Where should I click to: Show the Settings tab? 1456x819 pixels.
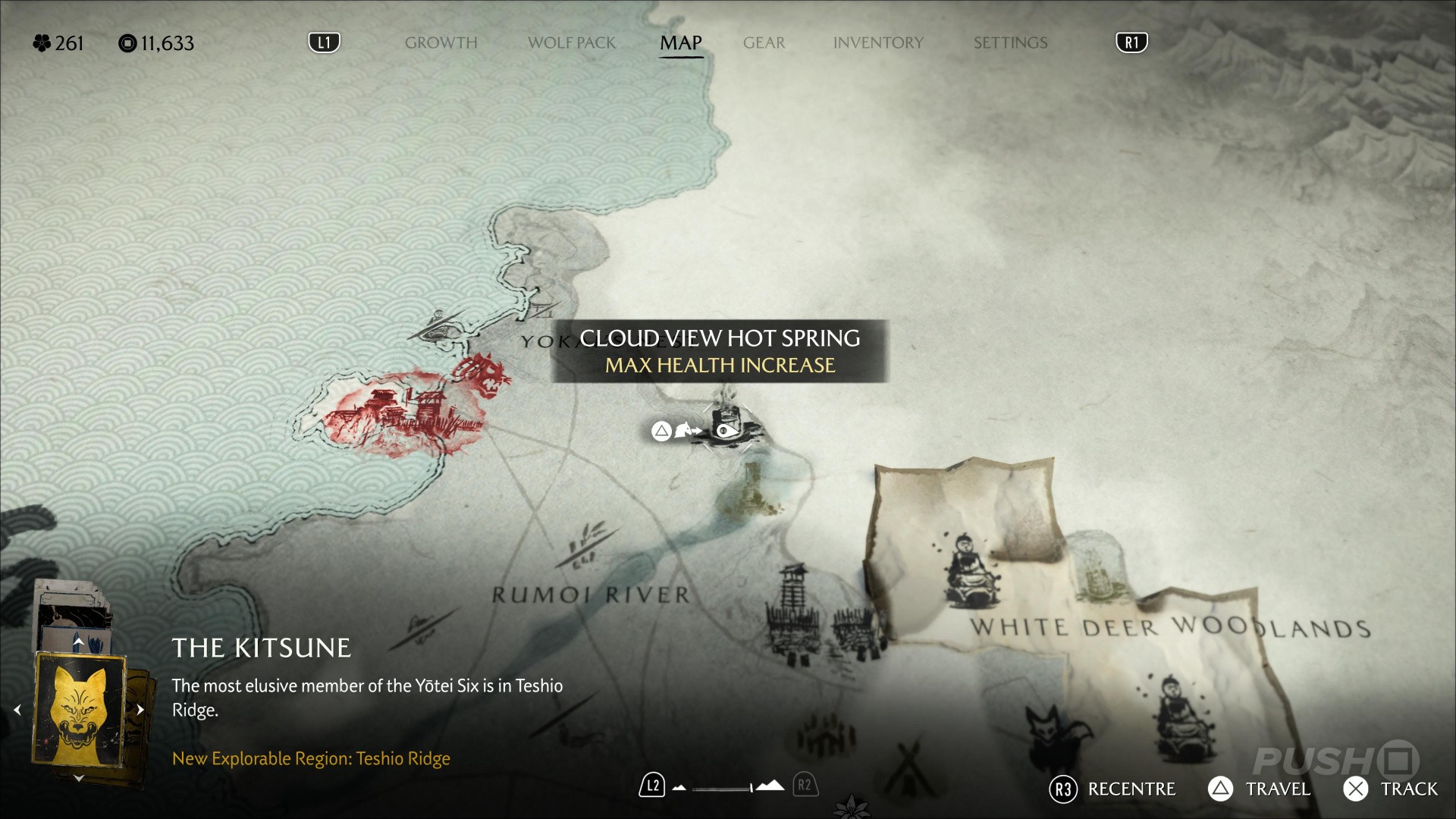(x=1010, y=43)
